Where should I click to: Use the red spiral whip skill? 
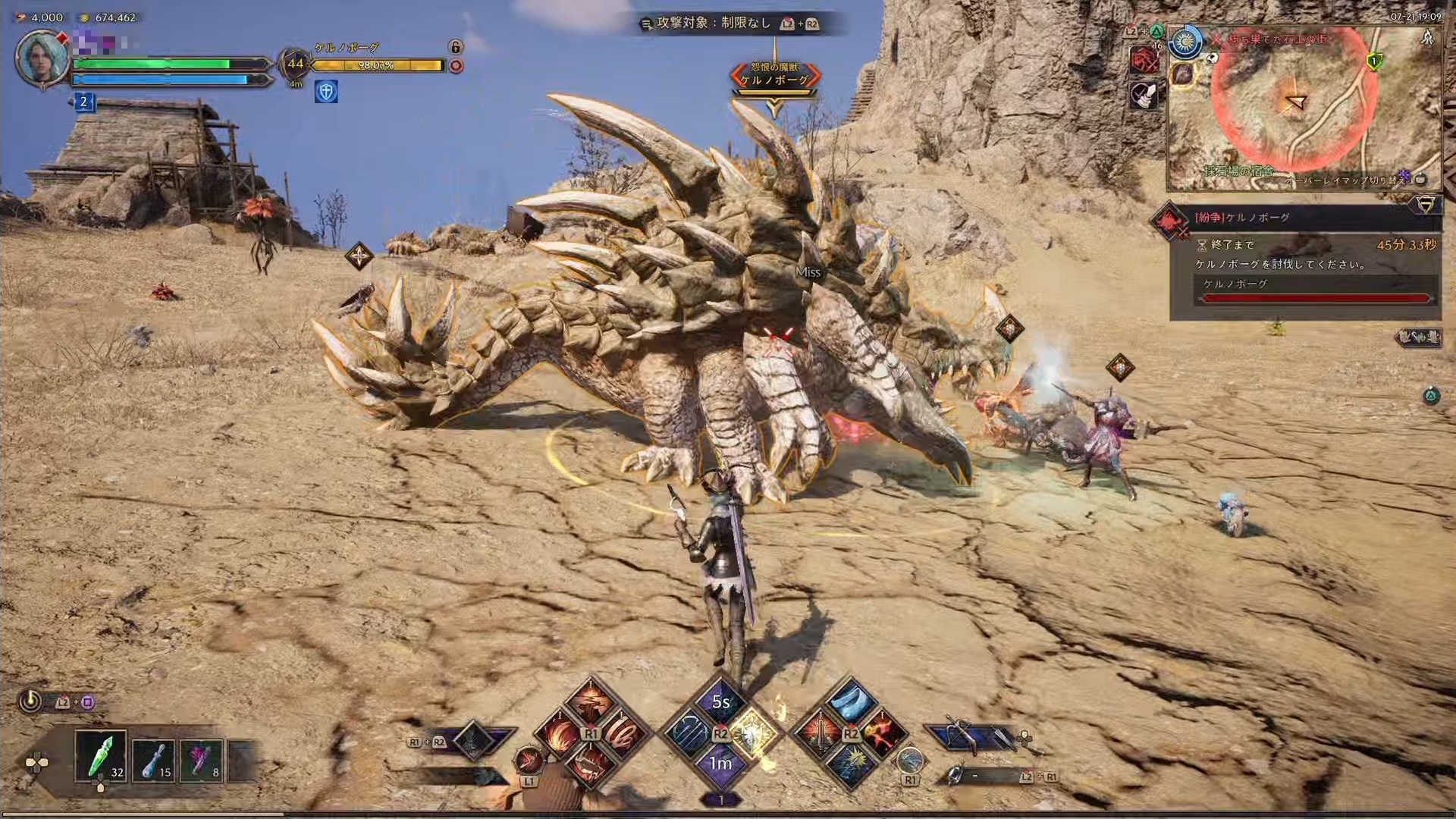(x=623, y=733)
